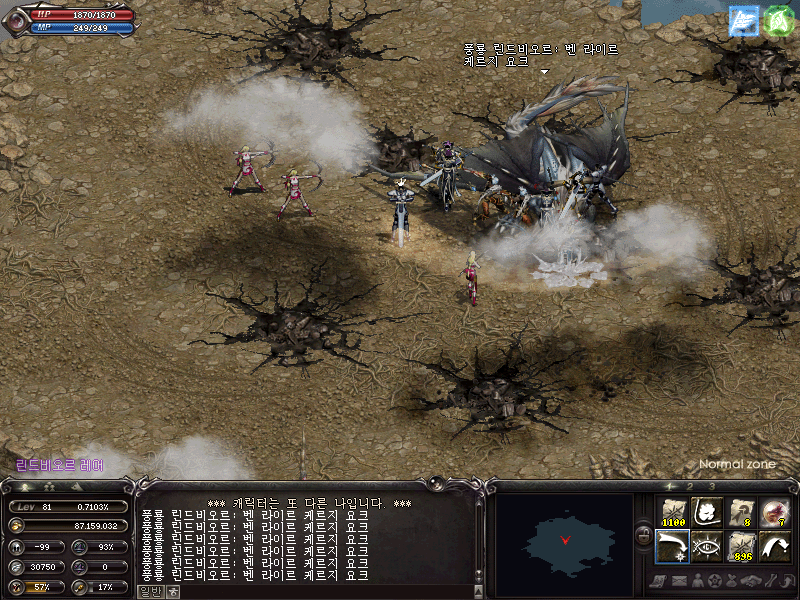The image size is (800, 600).
Task: Activate the eye symbol skill
Action: (x=706, y=546)
